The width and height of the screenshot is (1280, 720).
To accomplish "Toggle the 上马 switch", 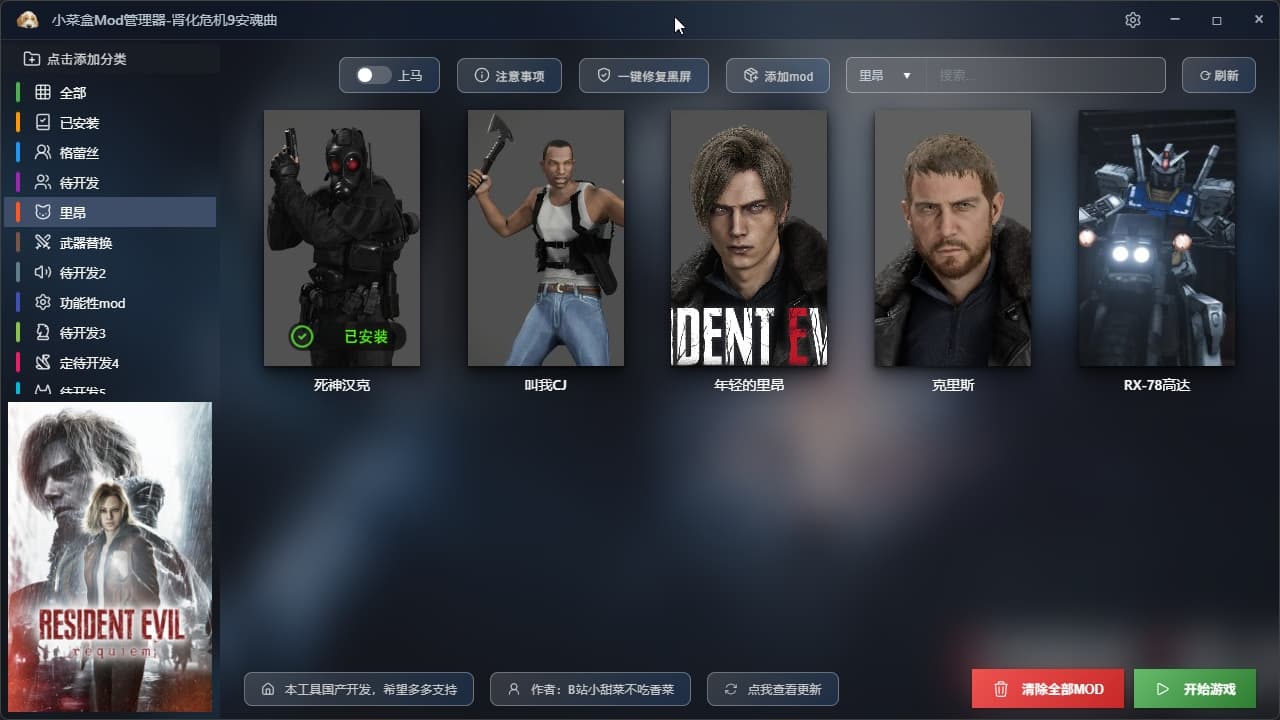I will coord(374,76).
